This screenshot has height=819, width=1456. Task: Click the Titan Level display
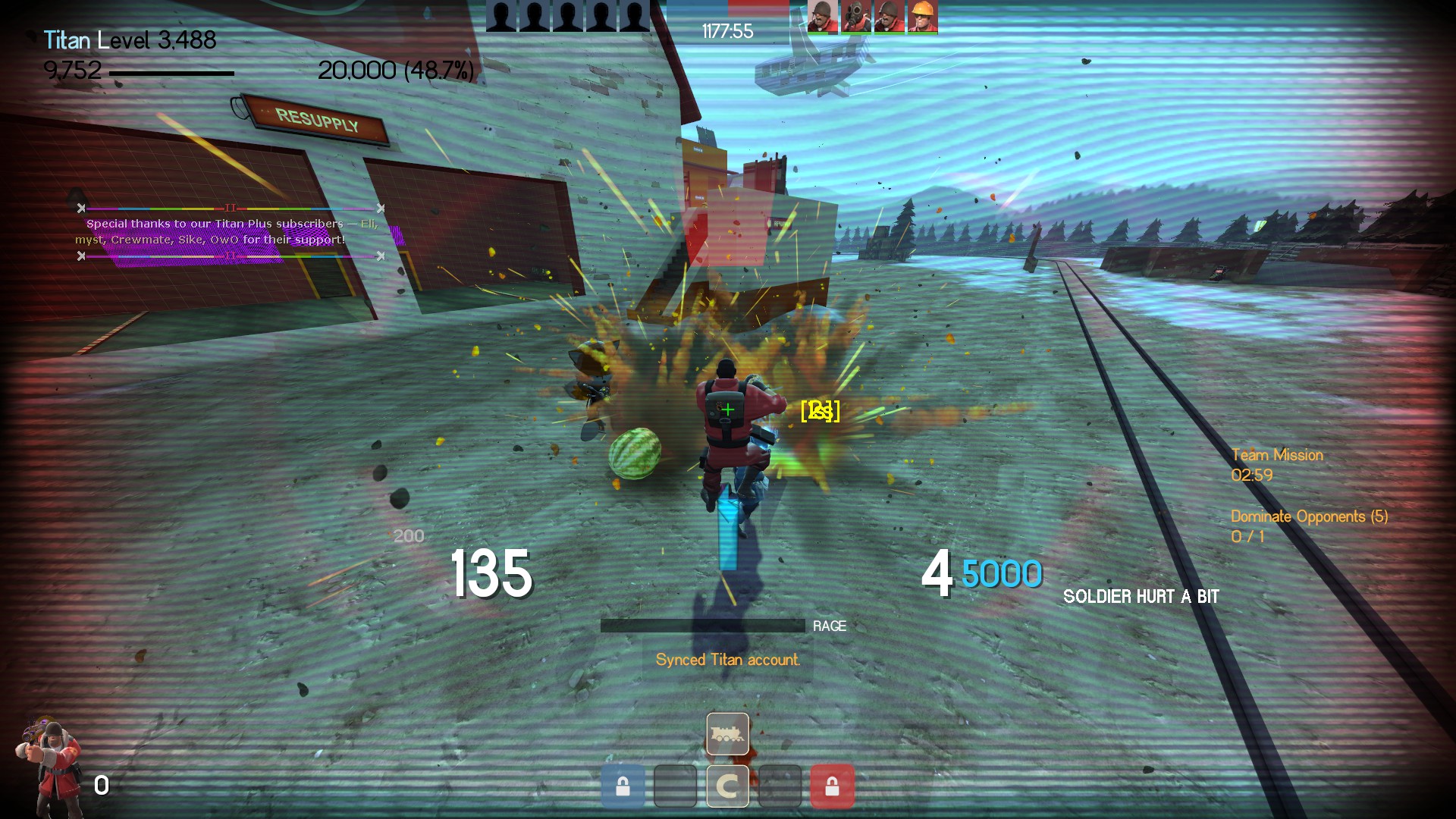pyautogui.click(x=130, y=40)
